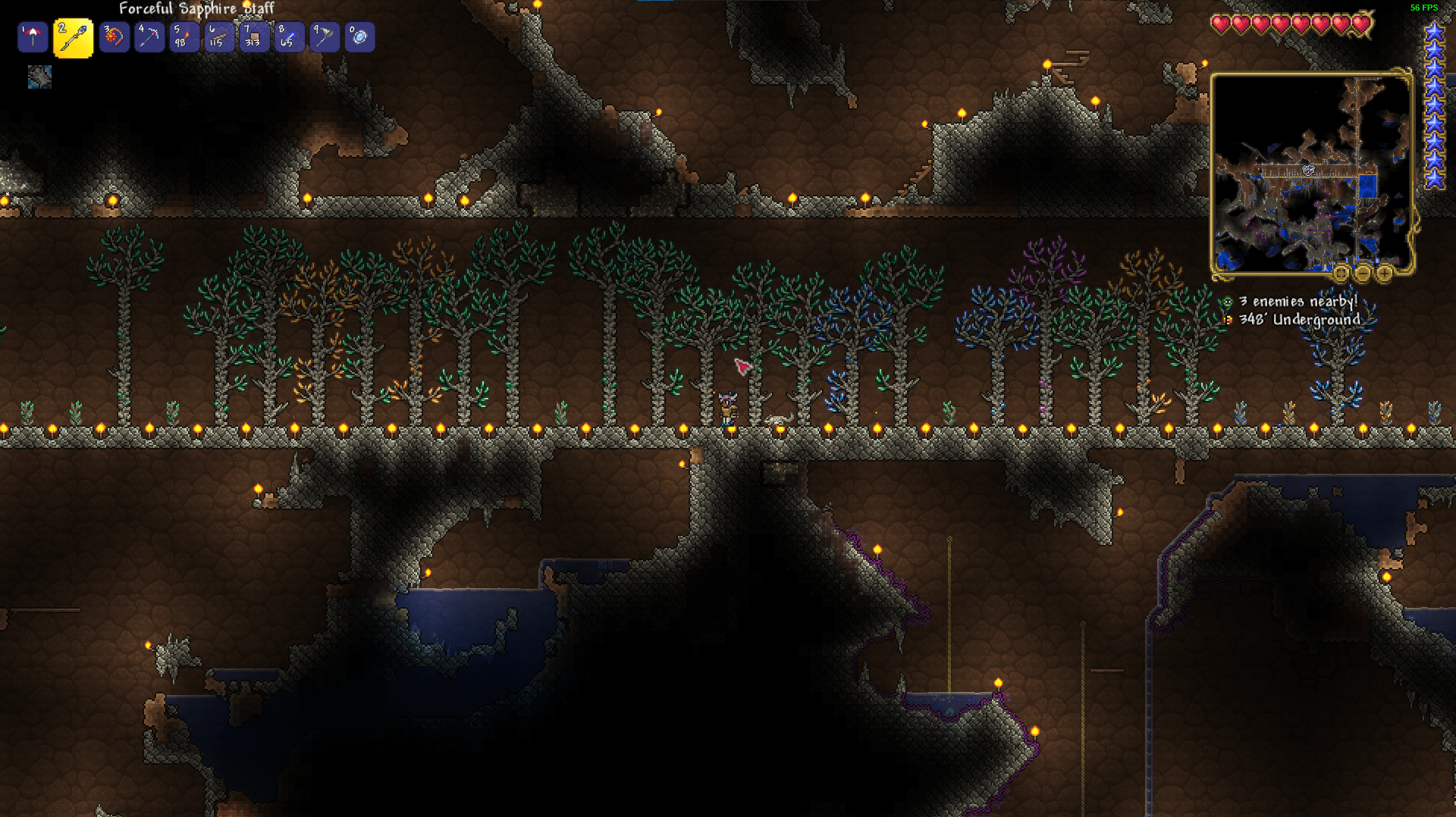Click the enemy radar icon
The height and width of the screenshot is (817, 1456).
click(x=1226, y=302)
